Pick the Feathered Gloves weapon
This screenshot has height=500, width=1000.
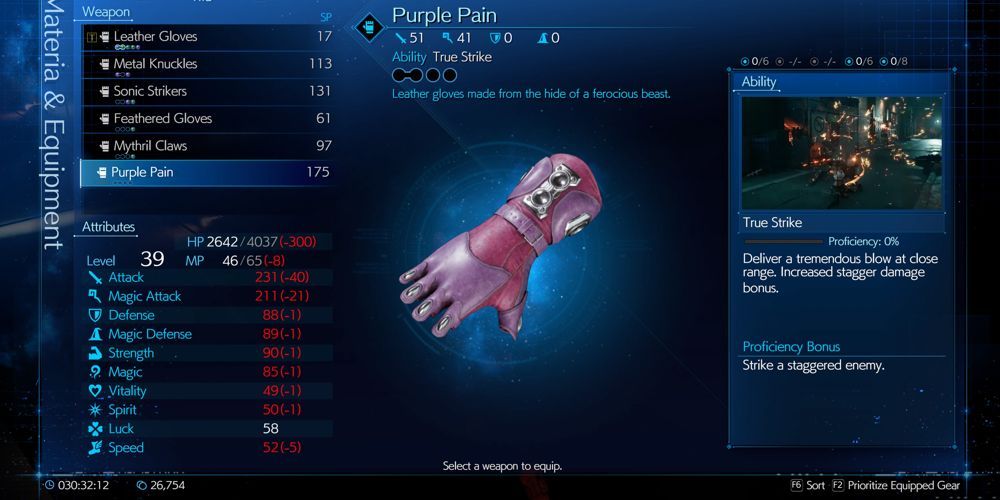pos(162,118)
